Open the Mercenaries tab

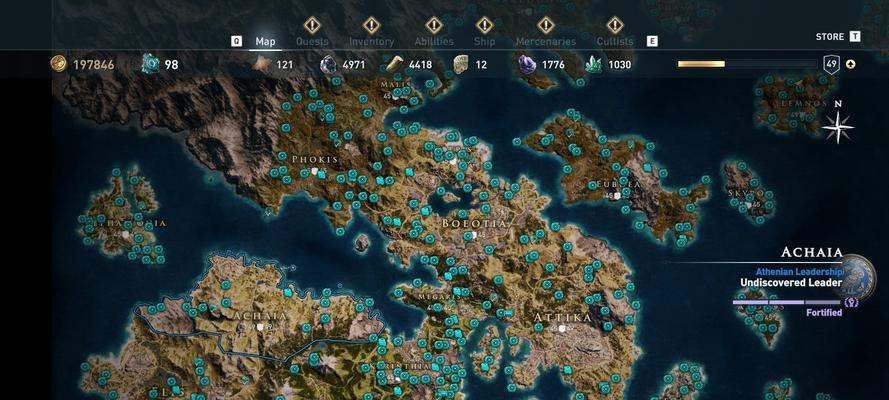click(545, 41)
